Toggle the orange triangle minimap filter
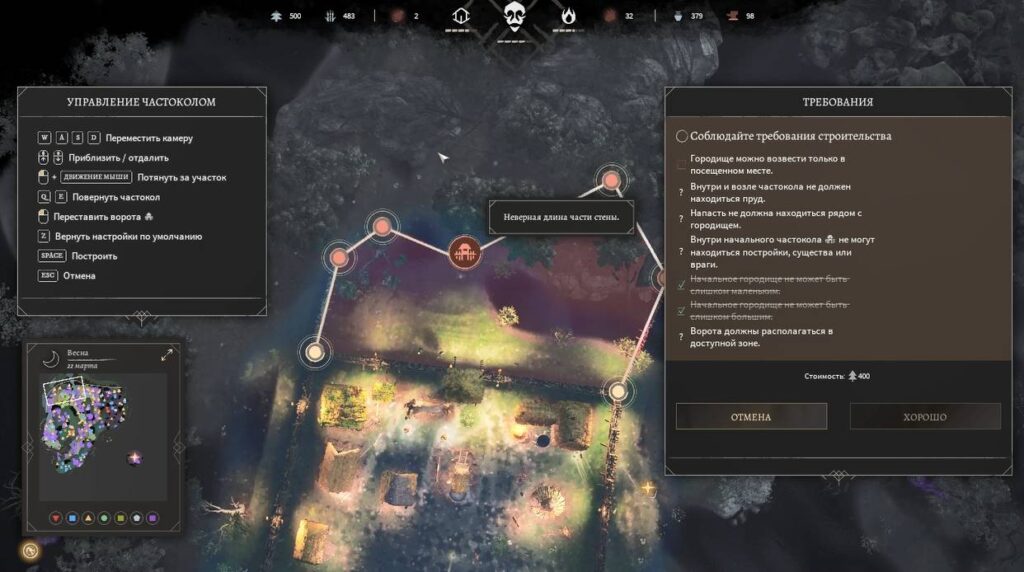The width and height of the screenshot is (1024, 572). point(88,518)
